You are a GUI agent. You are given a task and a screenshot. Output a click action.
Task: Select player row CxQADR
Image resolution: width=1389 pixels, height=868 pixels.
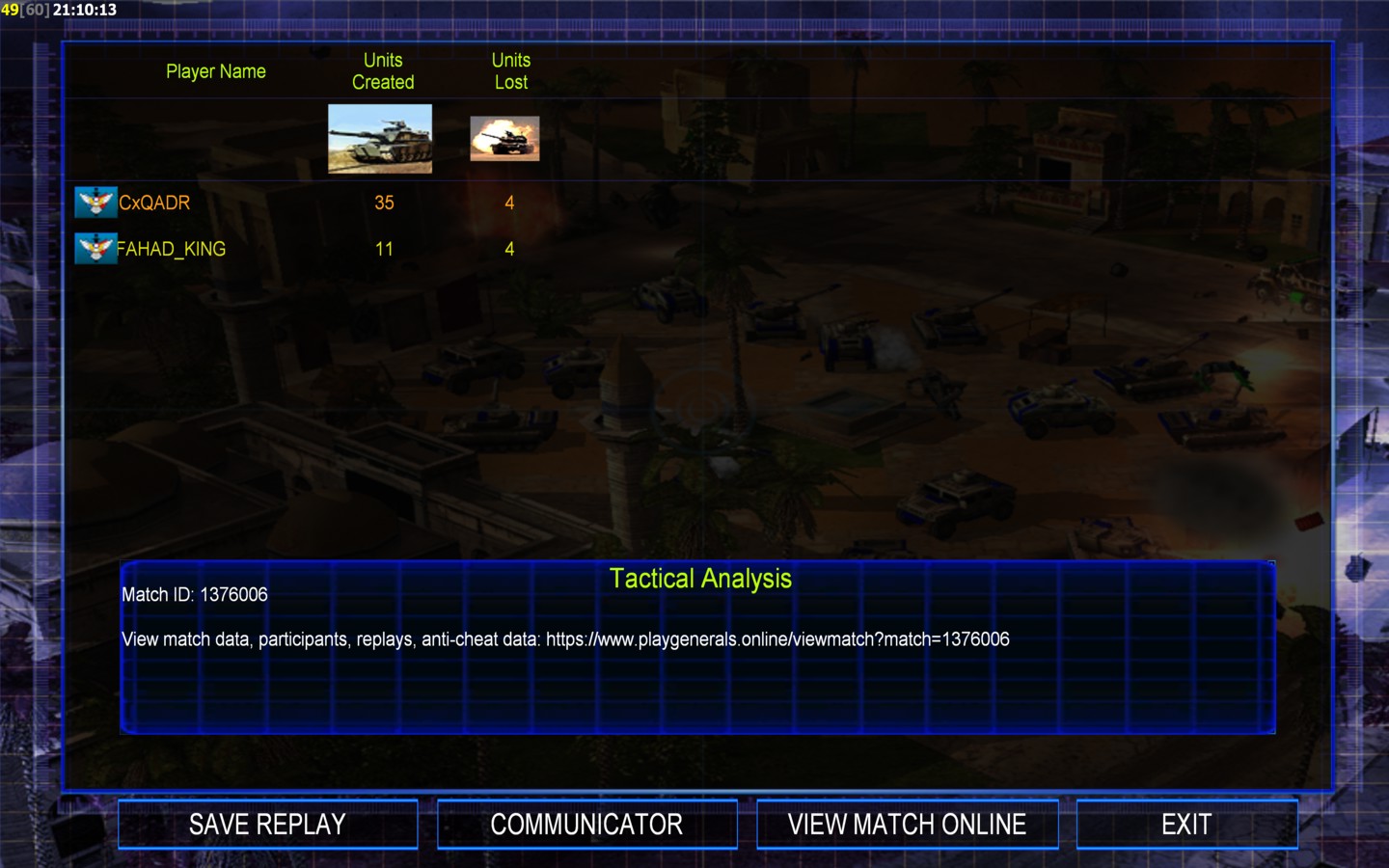click(x=154, y=203)
